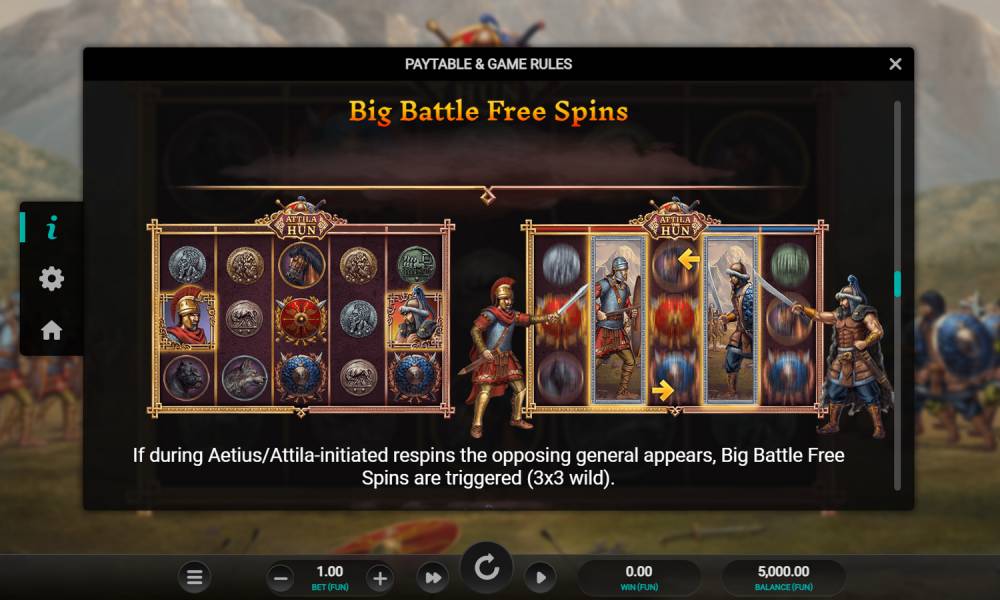
Task: Open the gear settings tab
Action: pos(51,279)
